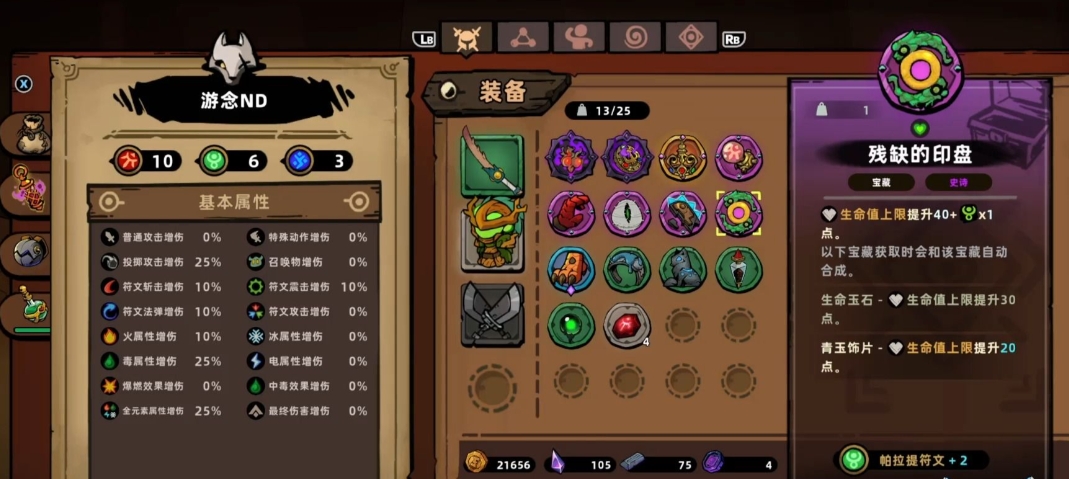The width and height of the screenshot is (1069, 479).
Task: Open the diamond eye tab
Action: (x=691, y=38)
